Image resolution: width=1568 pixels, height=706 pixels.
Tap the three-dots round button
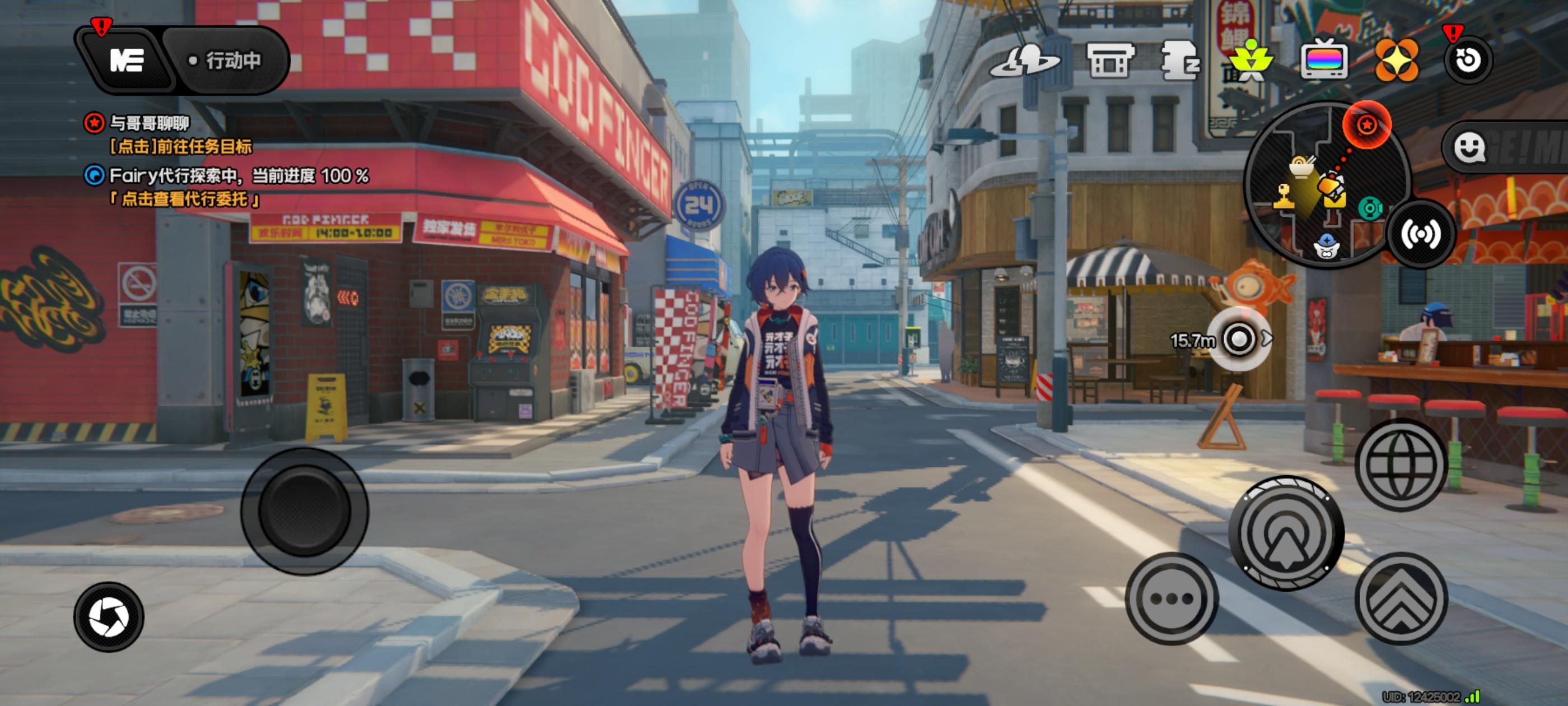coord(1172,598)
